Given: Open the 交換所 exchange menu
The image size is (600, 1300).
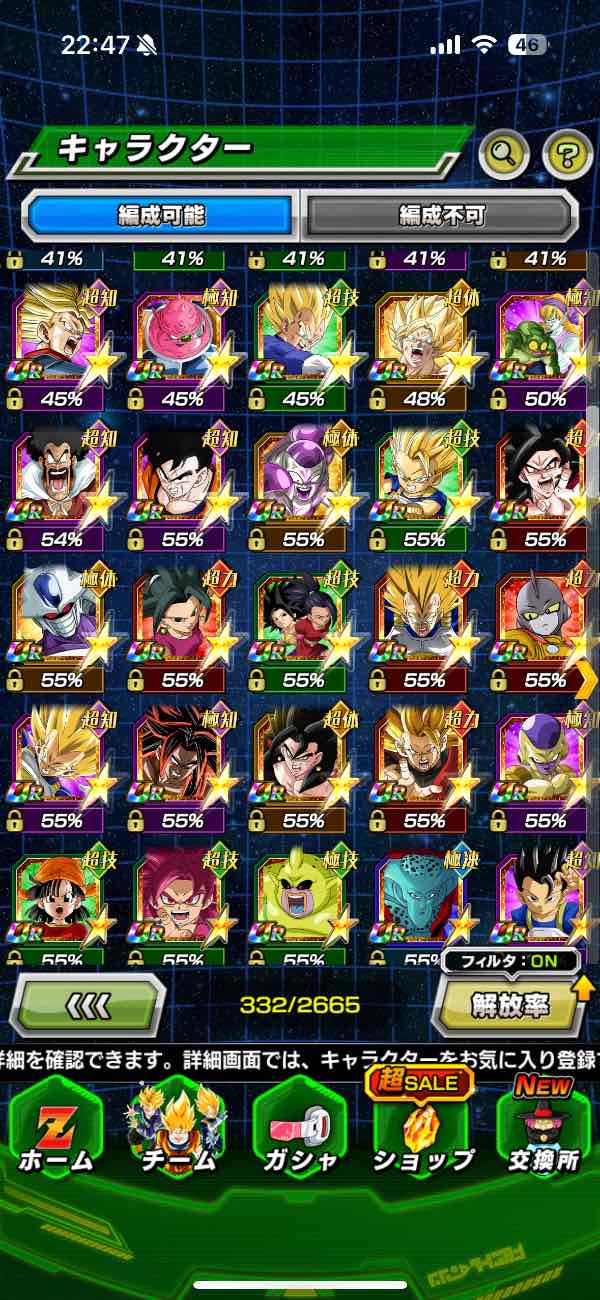Looking at the screenshot, I should click(543, 1130).
